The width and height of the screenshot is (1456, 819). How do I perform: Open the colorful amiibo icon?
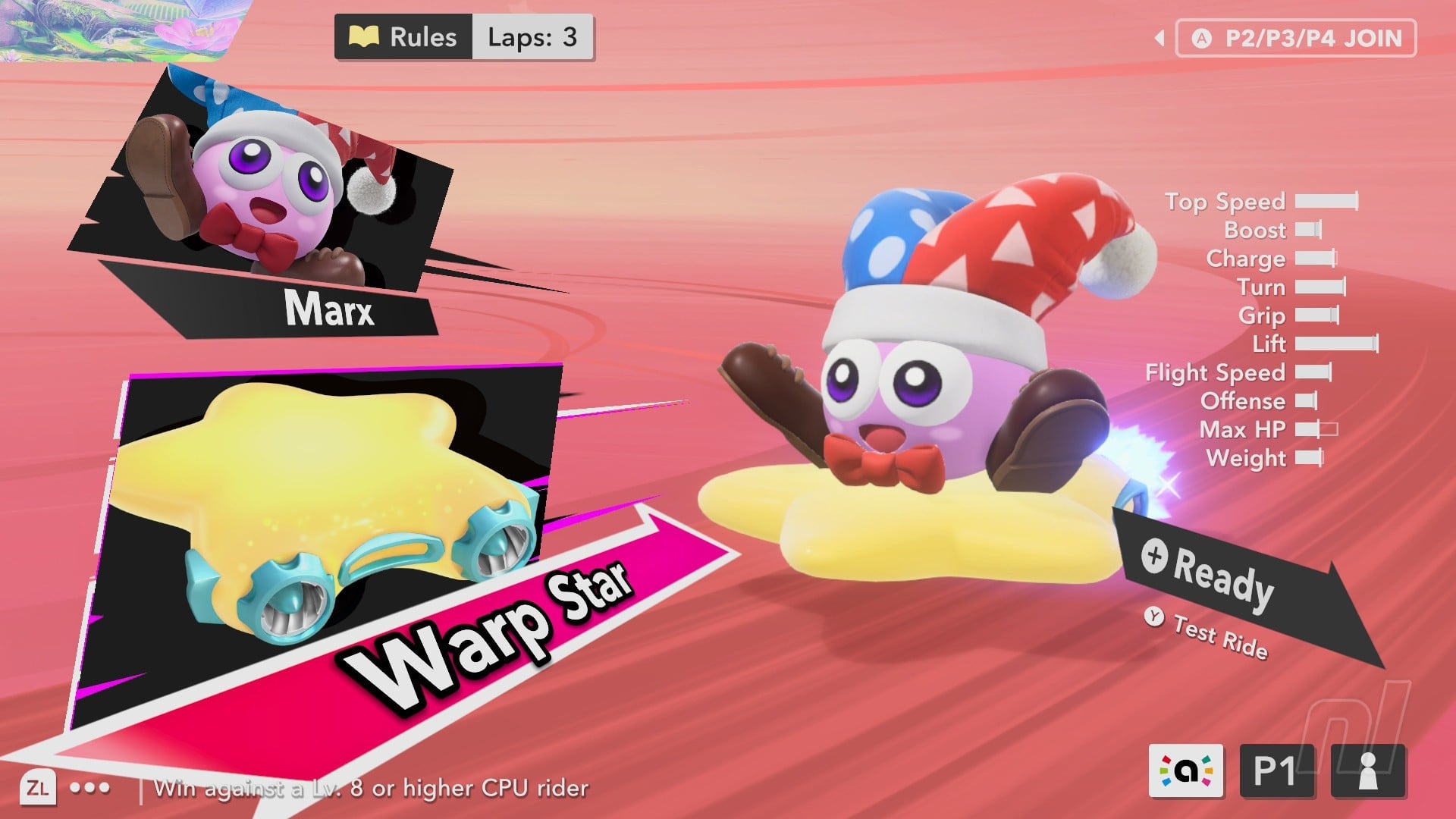click(x=1186, y=770)
